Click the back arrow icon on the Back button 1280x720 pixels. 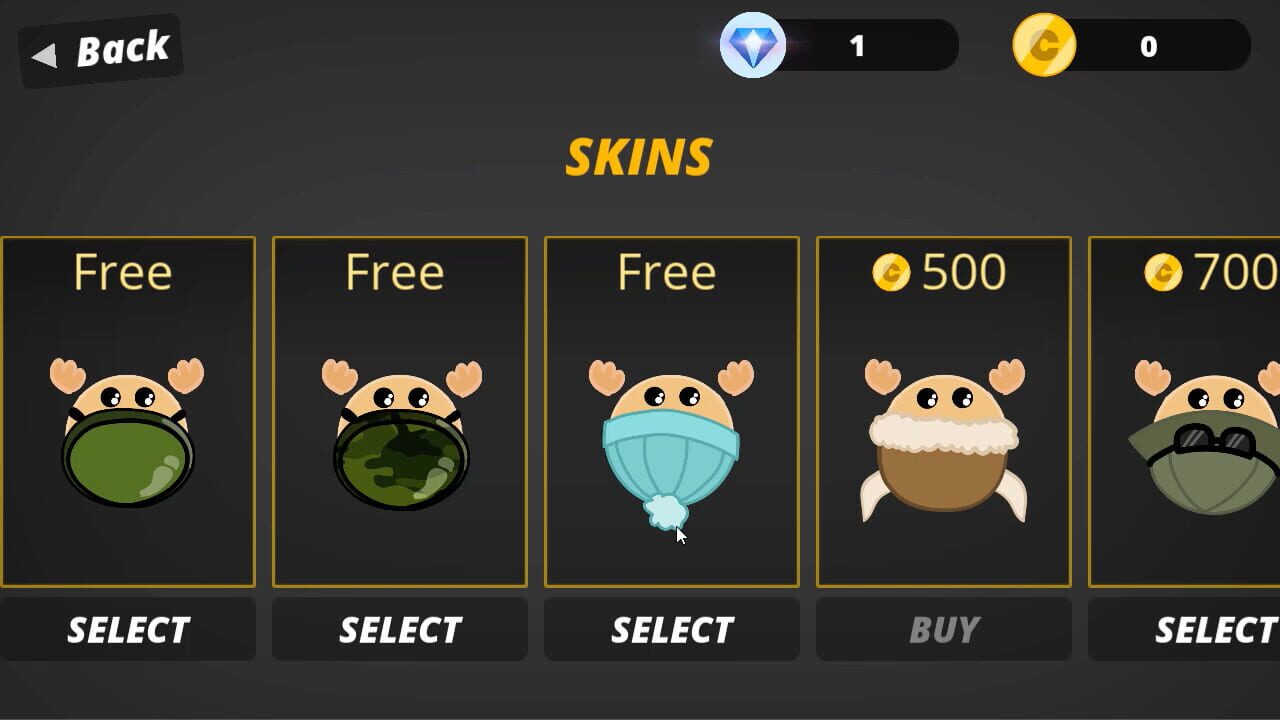pos(44,55)
